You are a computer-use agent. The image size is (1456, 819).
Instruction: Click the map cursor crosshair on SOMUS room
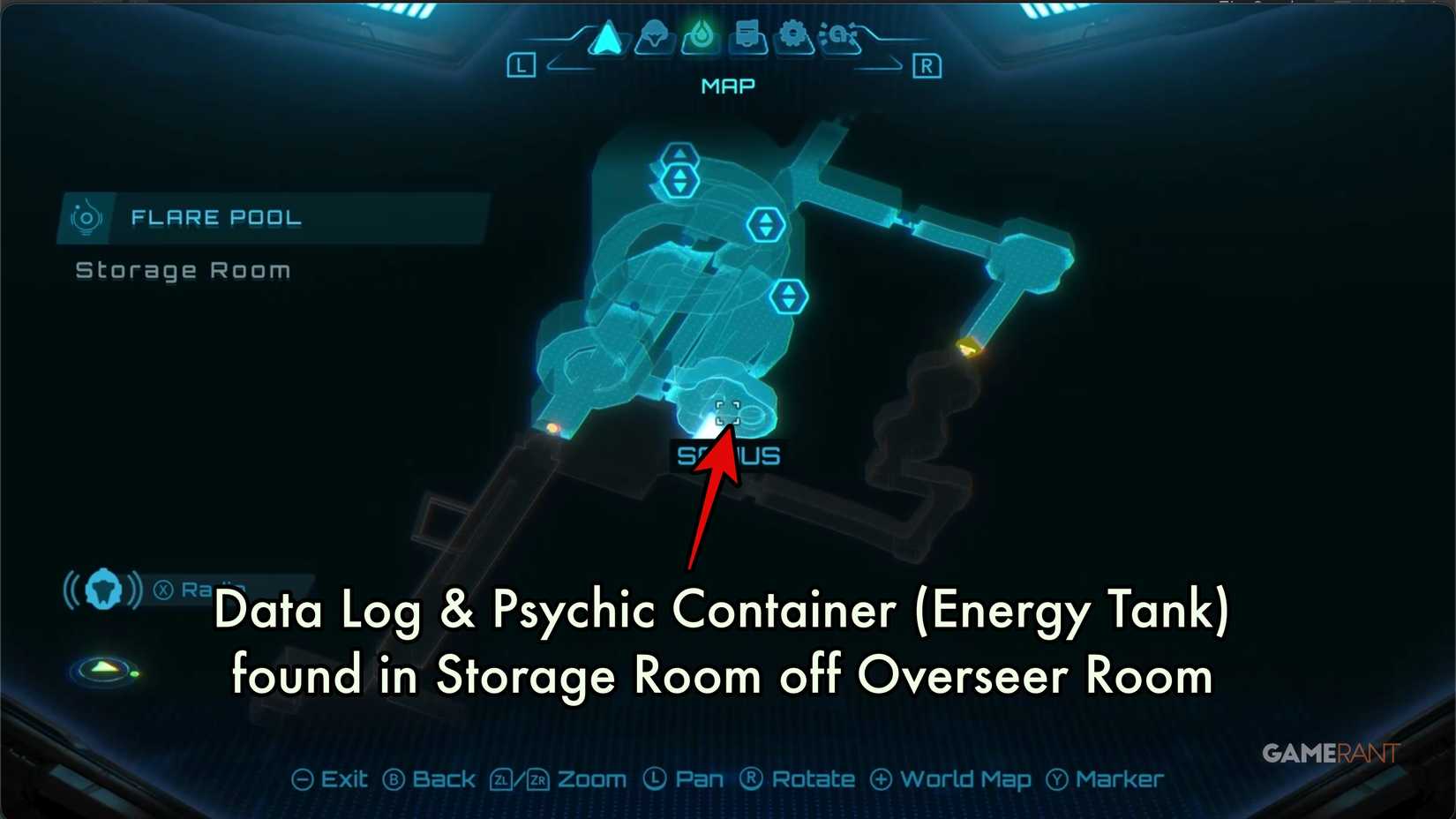[728, 410]
